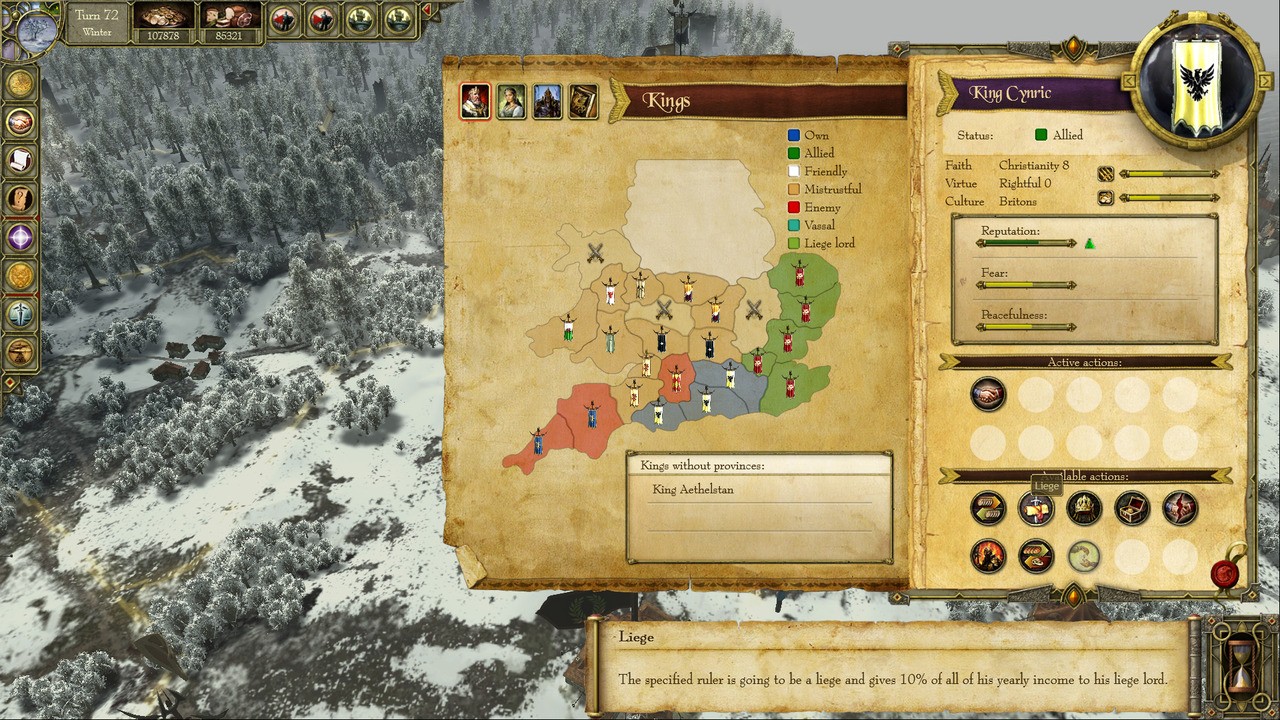This screenshot has height=720, width=1280.
Task: Choose the broken handshake action
Action: tap(1180, 509)
